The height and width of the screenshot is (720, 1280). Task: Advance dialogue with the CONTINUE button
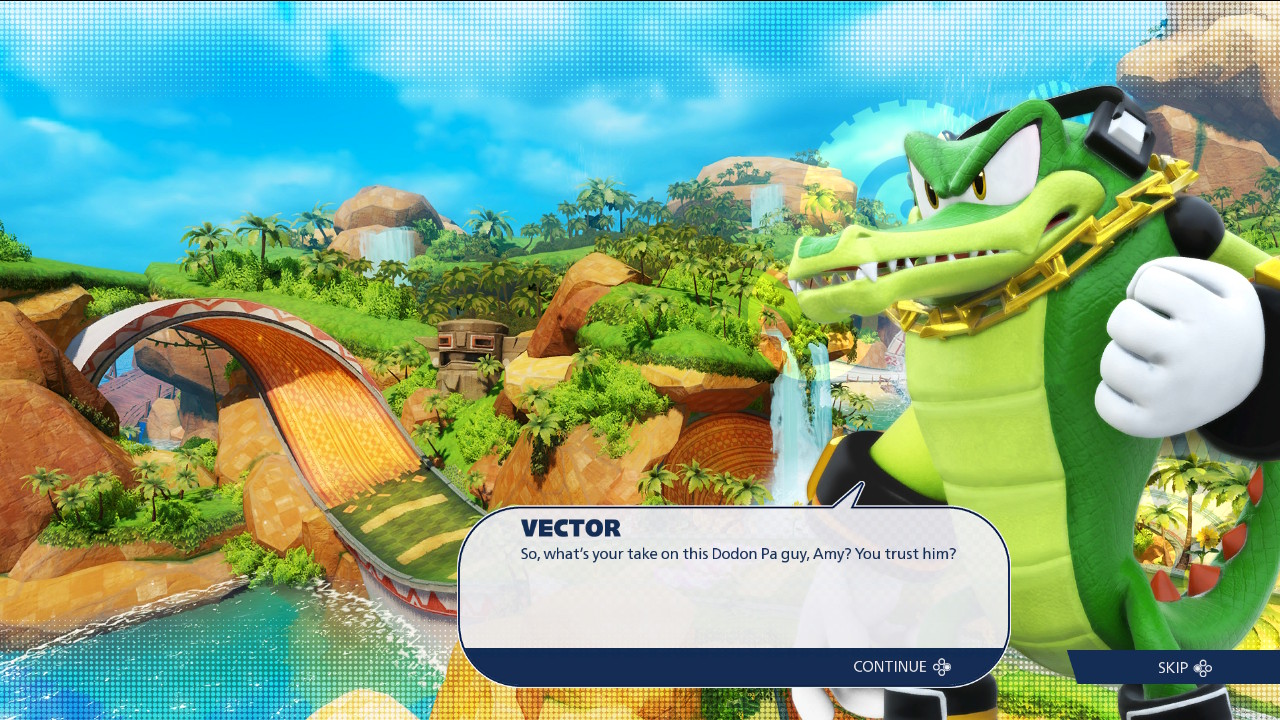[x=890, y=666]
